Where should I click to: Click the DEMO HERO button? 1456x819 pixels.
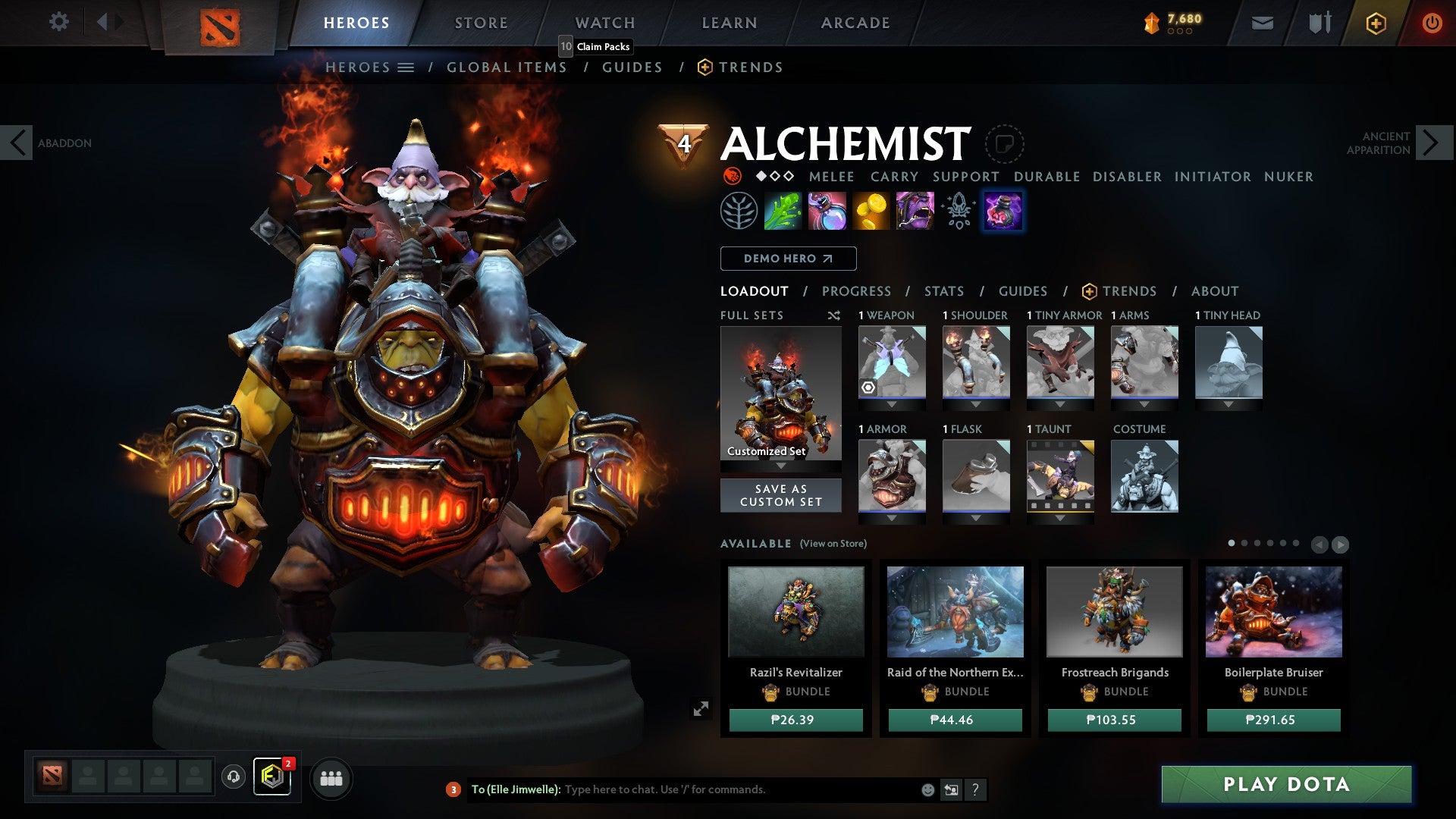click(x=786, y=258)
